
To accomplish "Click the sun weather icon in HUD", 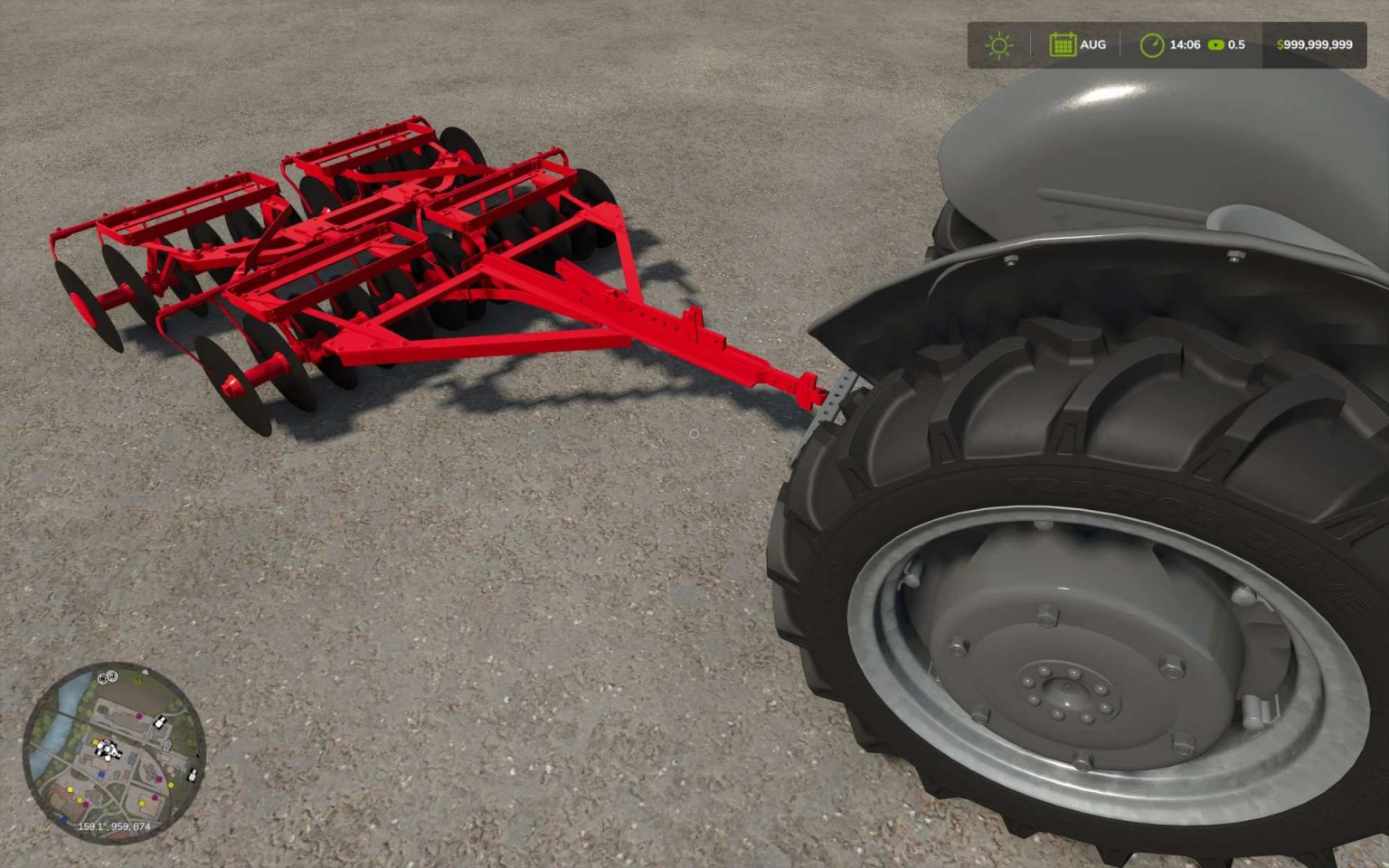I will point(998,44).
